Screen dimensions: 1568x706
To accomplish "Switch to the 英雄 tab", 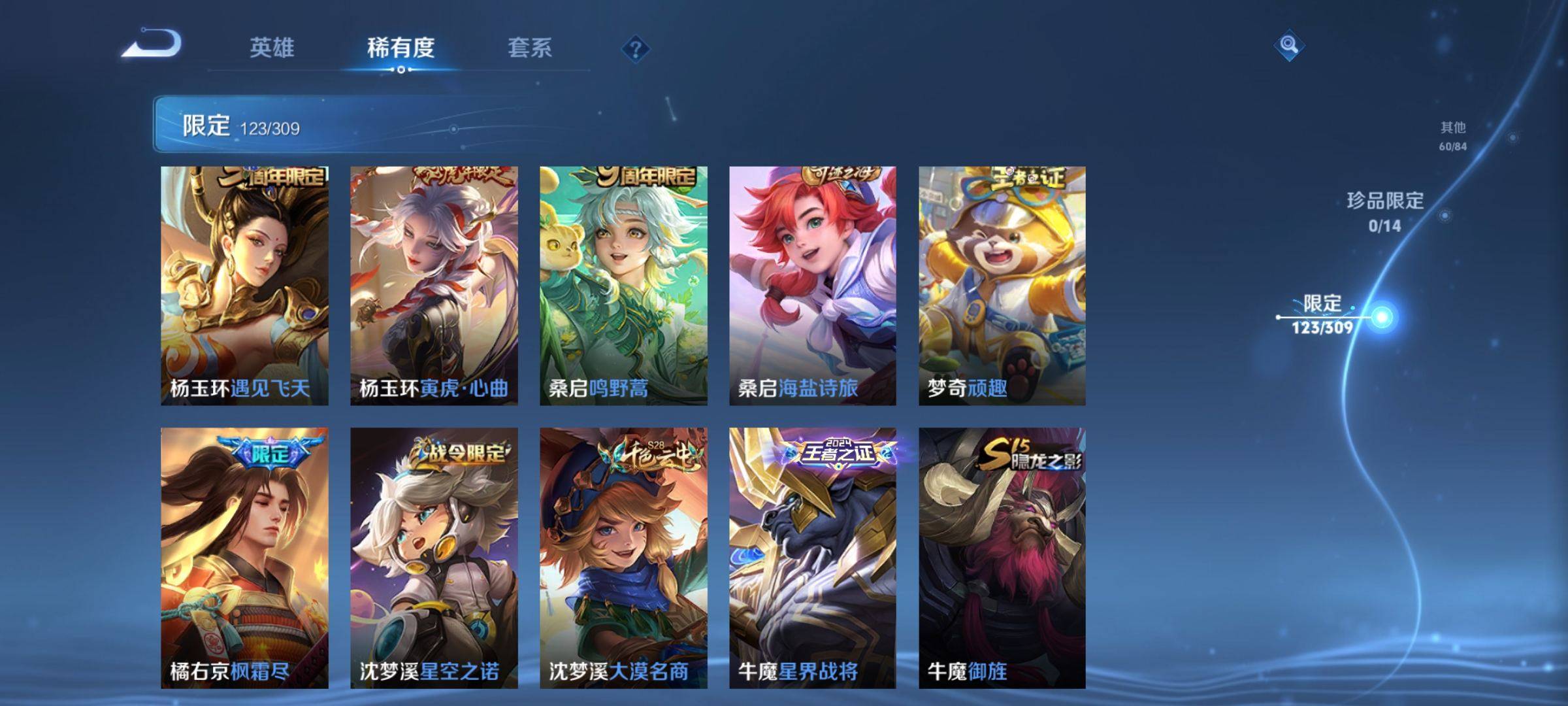I will (x=272, y=48).
